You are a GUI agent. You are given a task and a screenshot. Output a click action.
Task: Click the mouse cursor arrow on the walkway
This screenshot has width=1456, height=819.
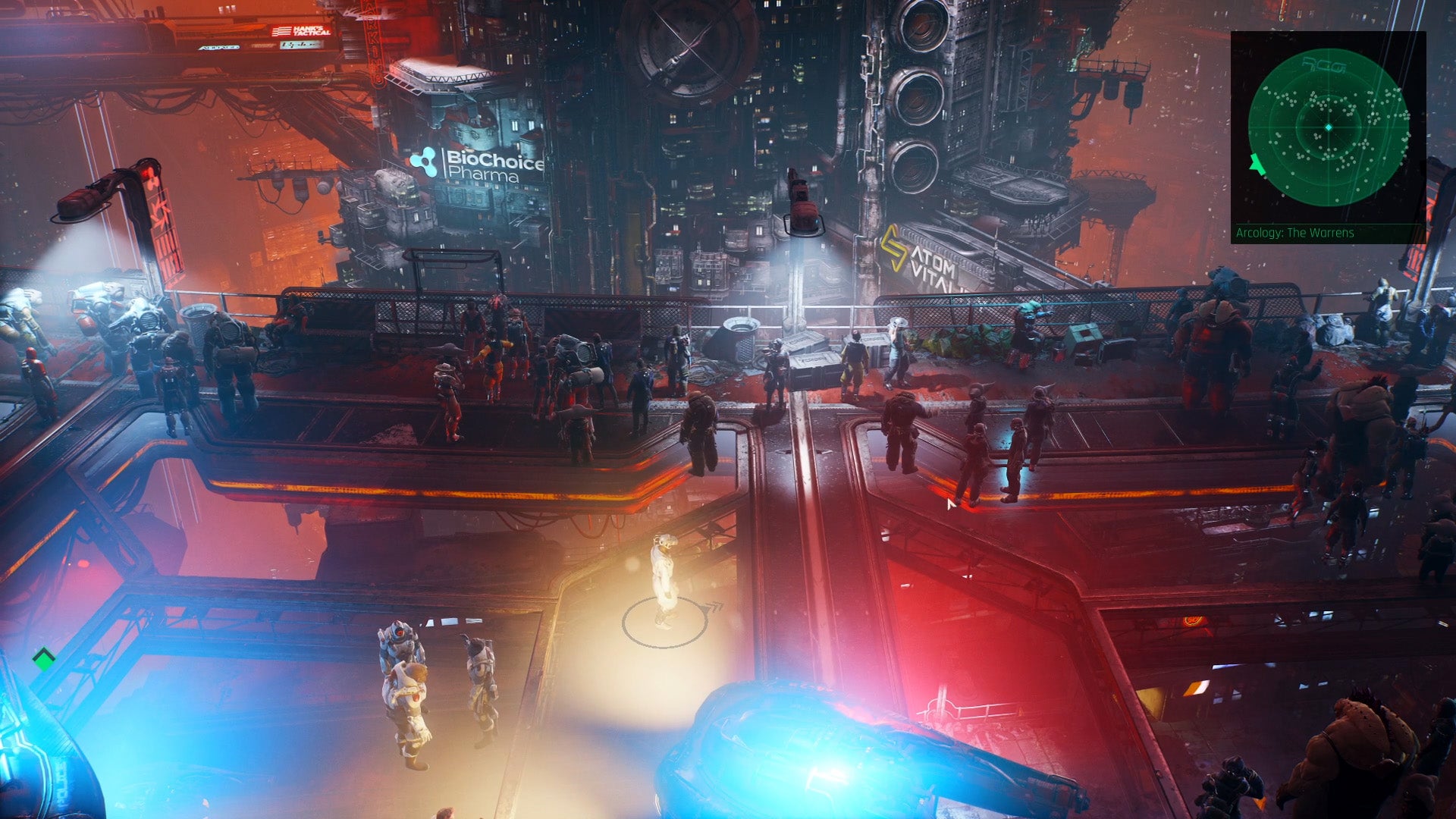pos(952,504)
